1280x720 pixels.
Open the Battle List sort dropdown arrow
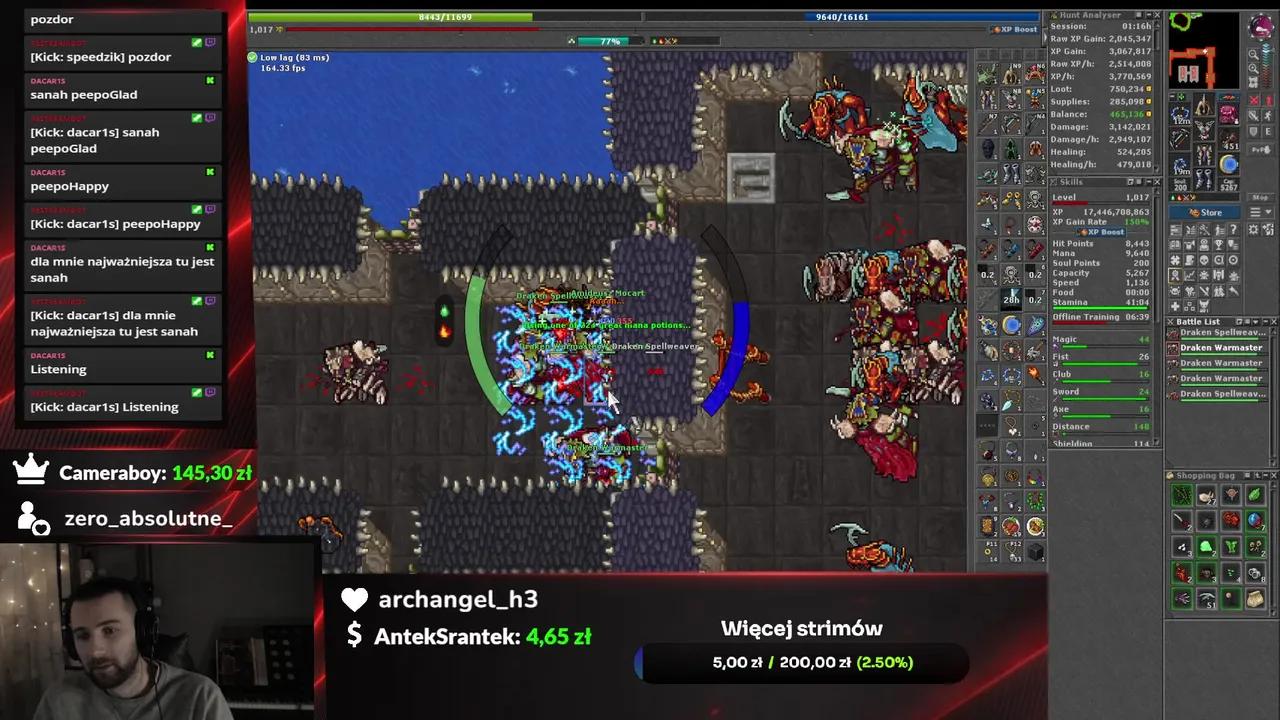click(x=1255, y=321)
